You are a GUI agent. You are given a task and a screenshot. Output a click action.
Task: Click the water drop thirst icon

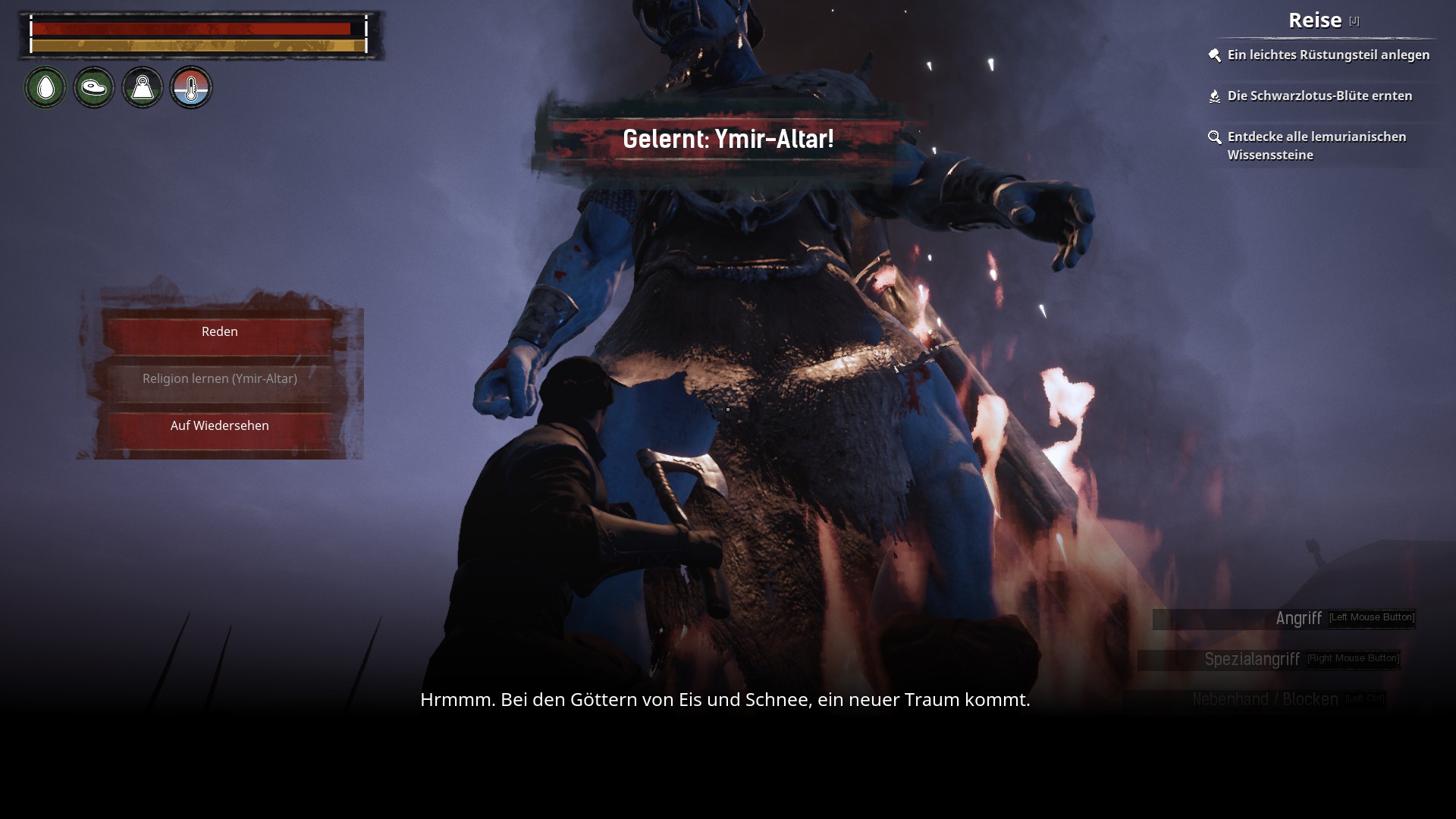[45, 88]
